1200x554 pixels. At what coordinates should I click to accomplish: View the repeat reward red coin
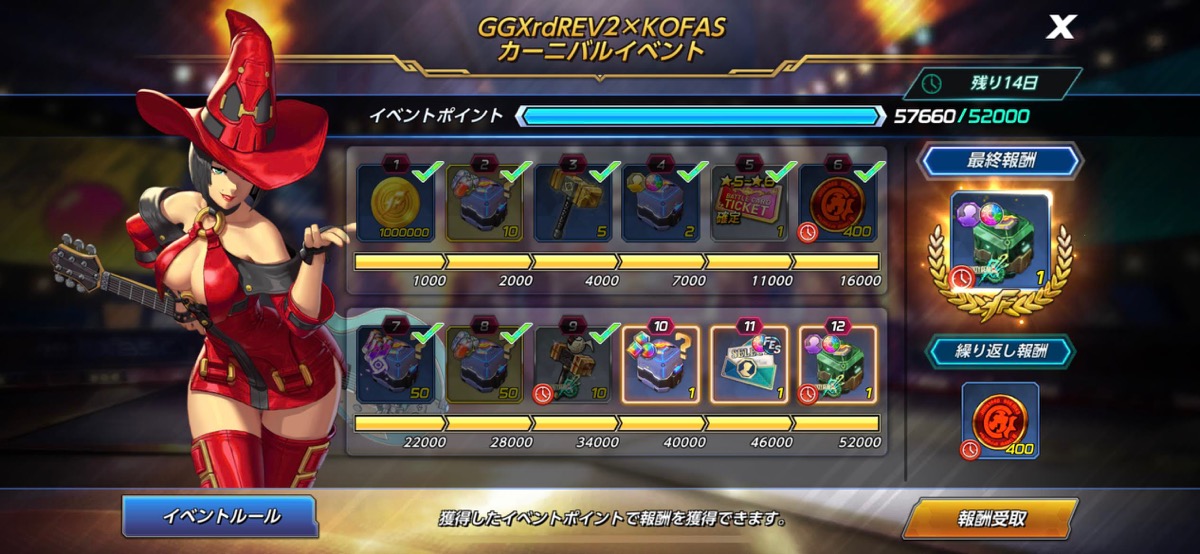point(1001,420)
